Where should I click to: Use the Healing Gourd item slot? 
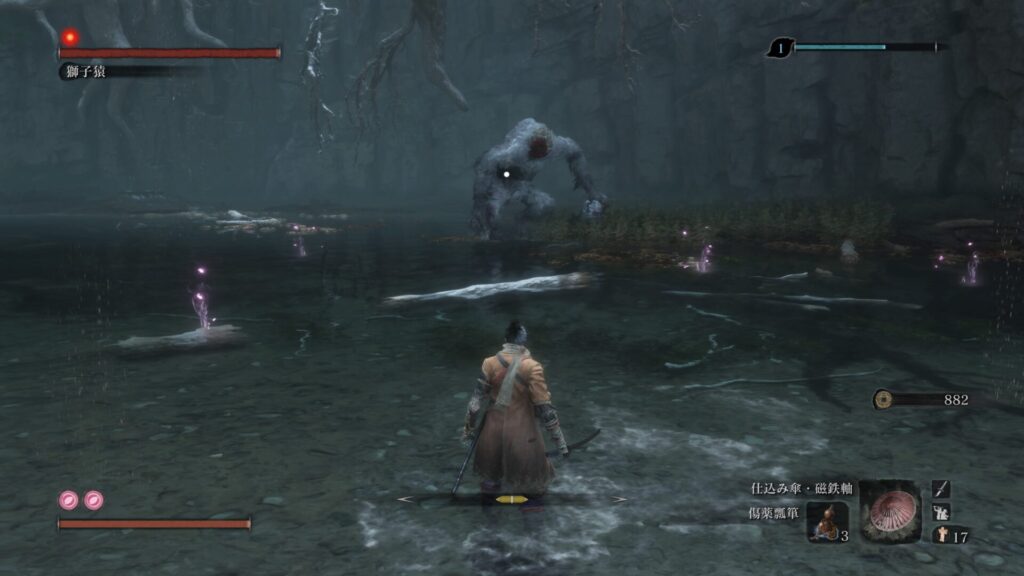click(828, 521)
